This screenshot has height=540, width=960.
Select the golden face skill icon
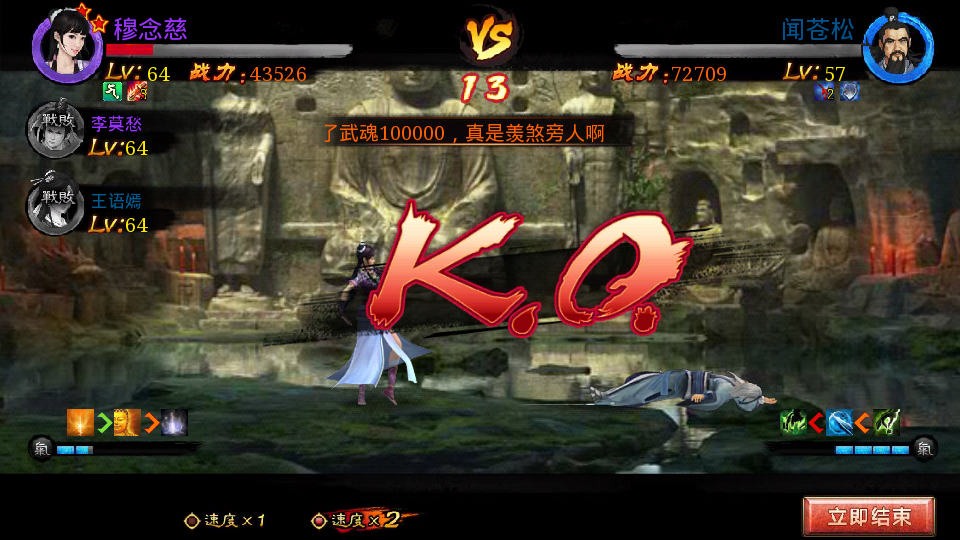click(x=127, y=422)
